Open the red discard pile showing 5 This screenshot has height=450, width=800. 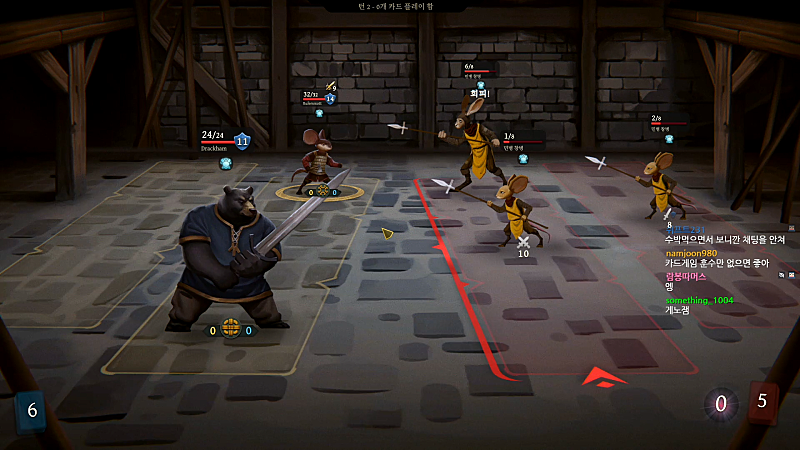763,402
